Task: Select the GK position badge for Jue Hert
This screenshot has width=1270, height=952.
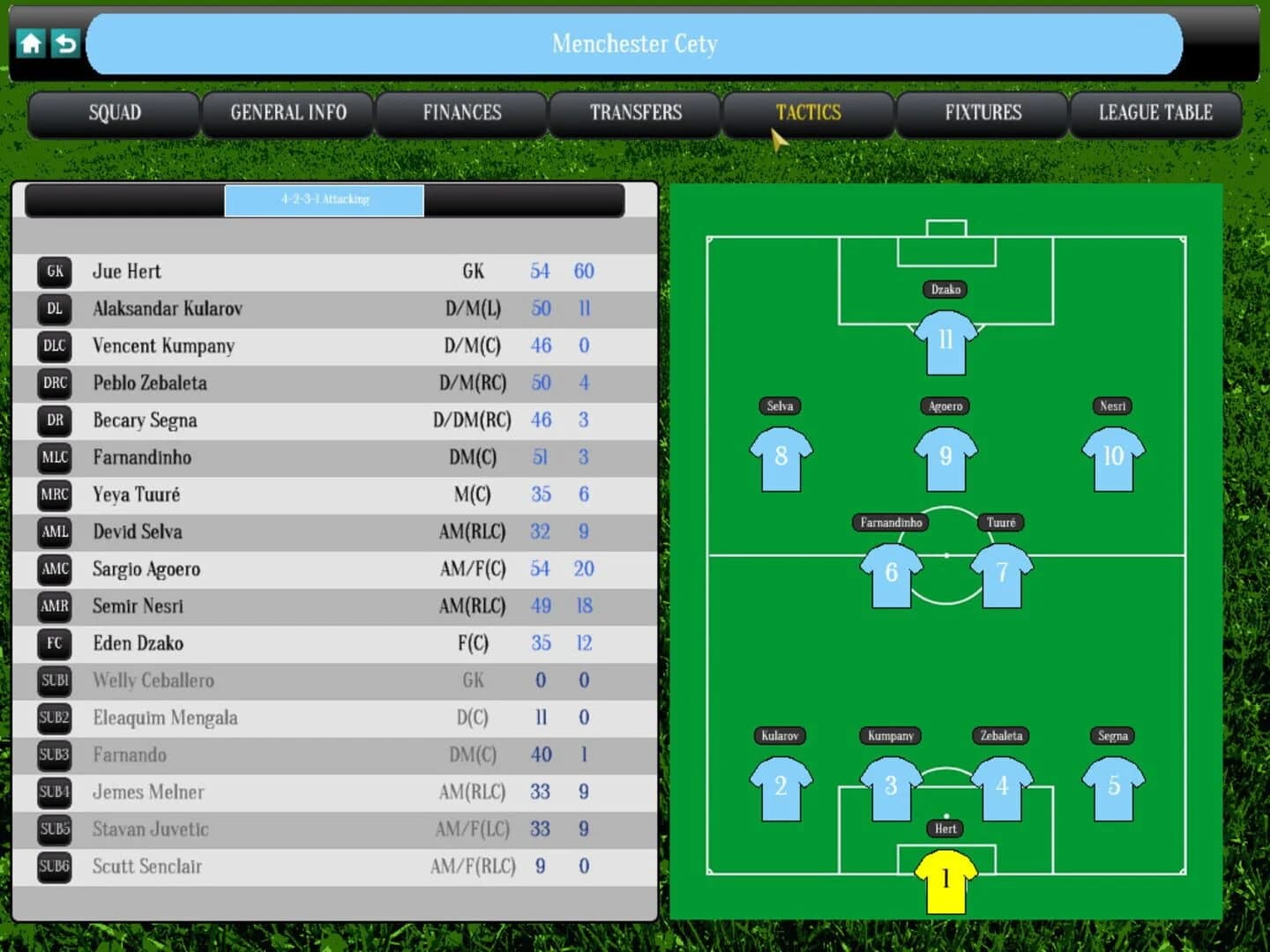Action: click(x=53, y=271)
